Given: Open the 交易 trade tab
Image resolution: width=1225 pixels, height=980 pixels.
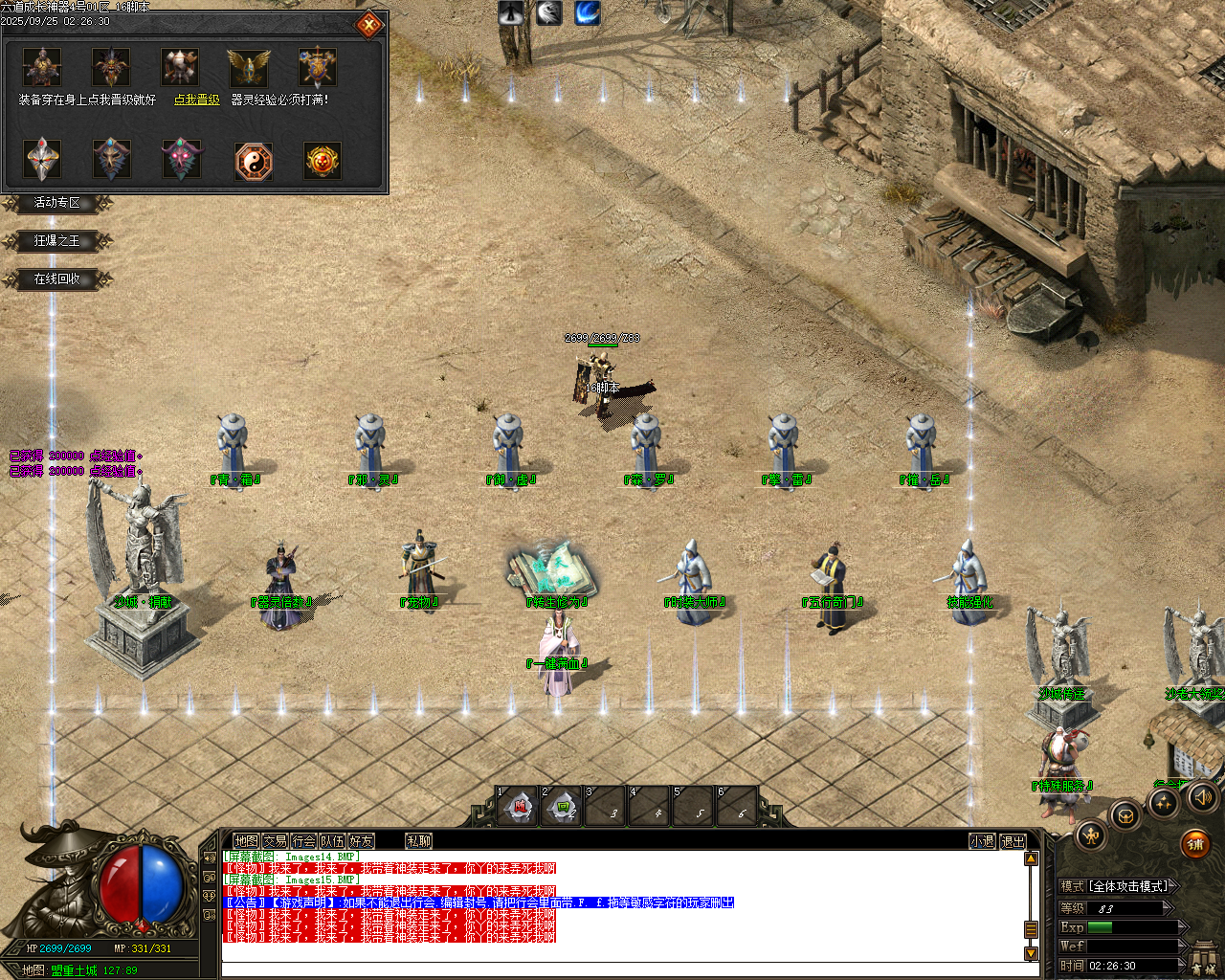Looking at the screenshot, I should coord(275,841).
